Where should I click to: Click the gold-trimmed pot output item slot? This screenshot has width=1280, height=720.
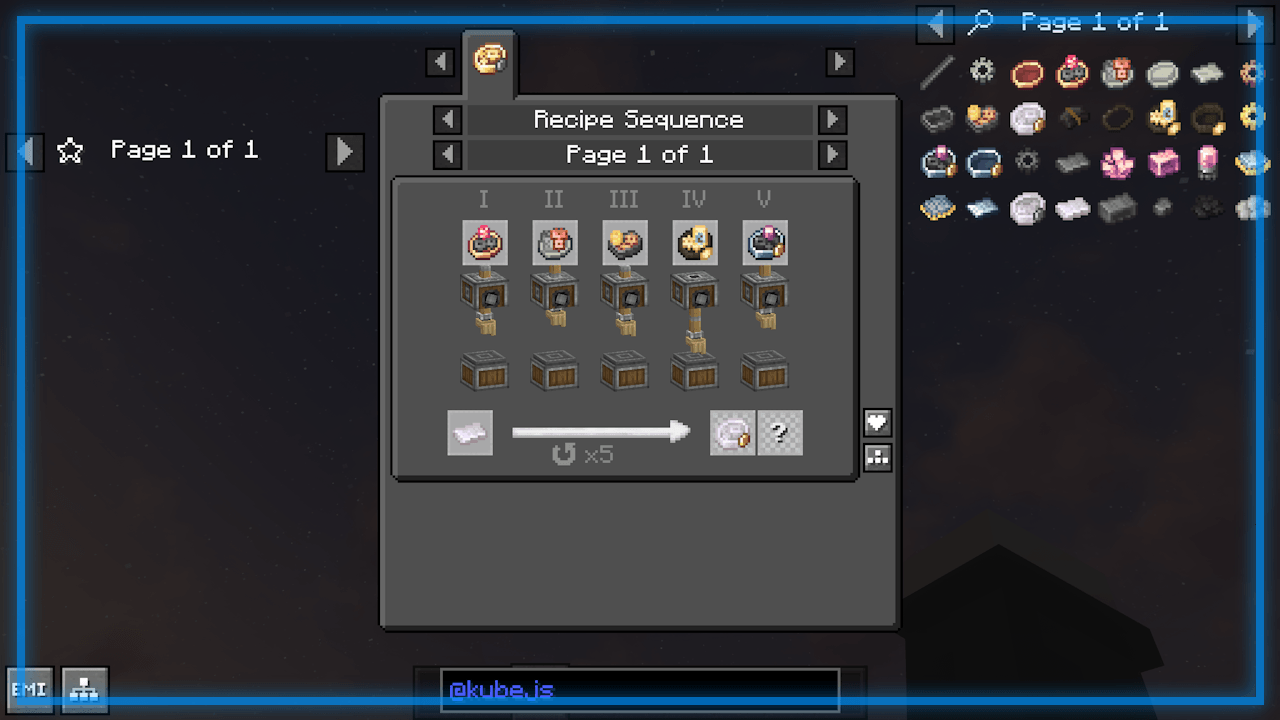[x=733, y=432]
